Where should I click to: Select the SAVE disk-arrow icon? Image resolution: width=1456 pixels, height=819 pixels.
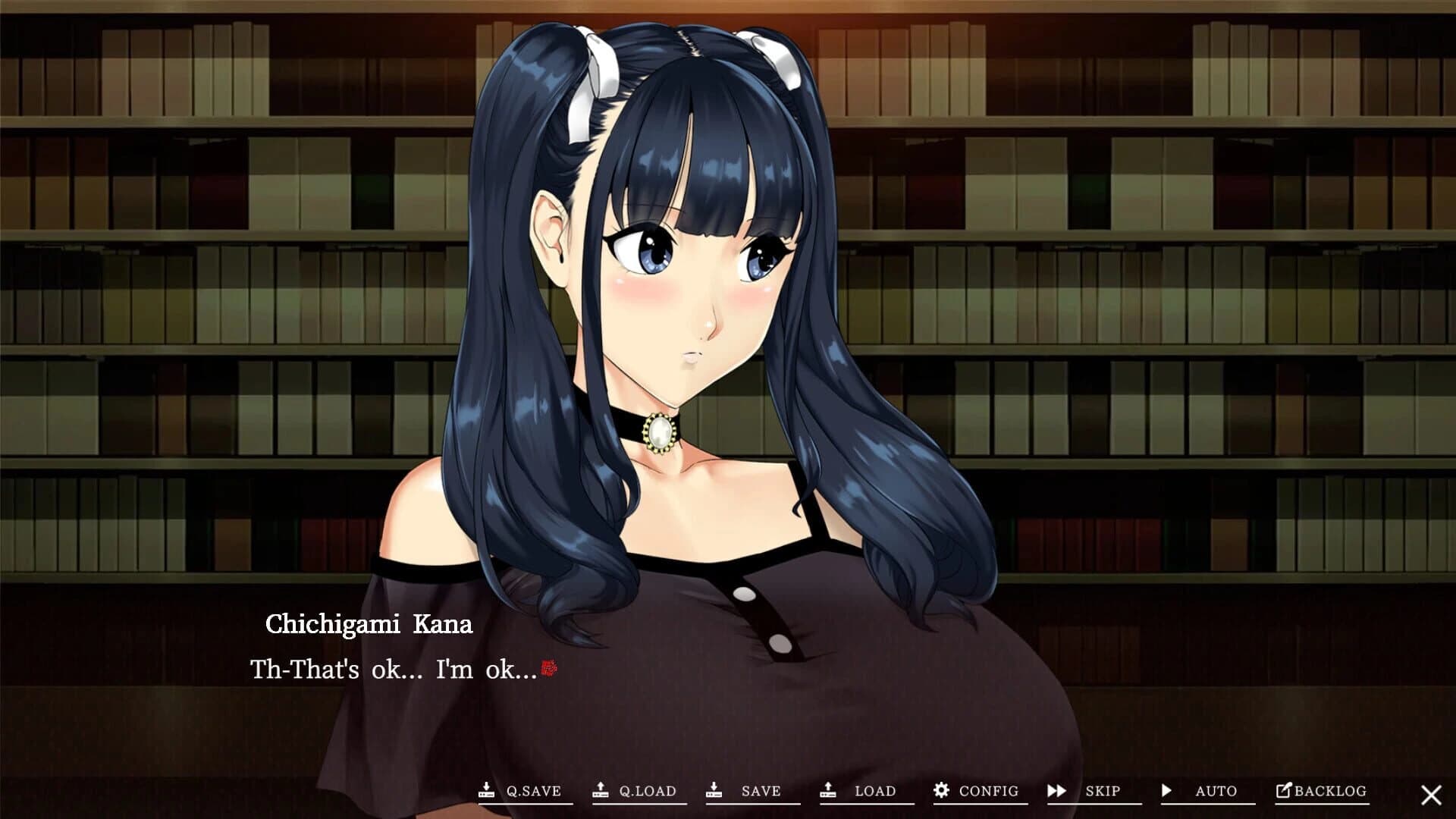click(716, 791)
